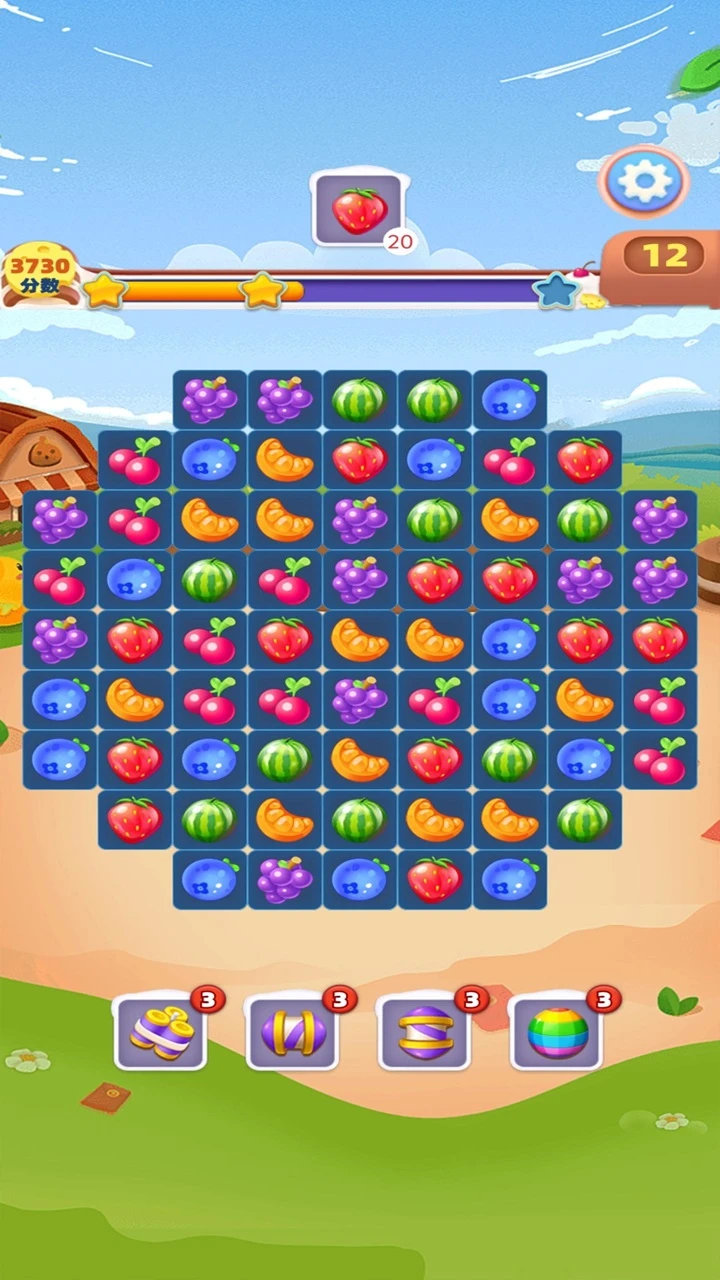
Task: Tap the strawberry goal tracker icon
Action: tap(358, 210)
